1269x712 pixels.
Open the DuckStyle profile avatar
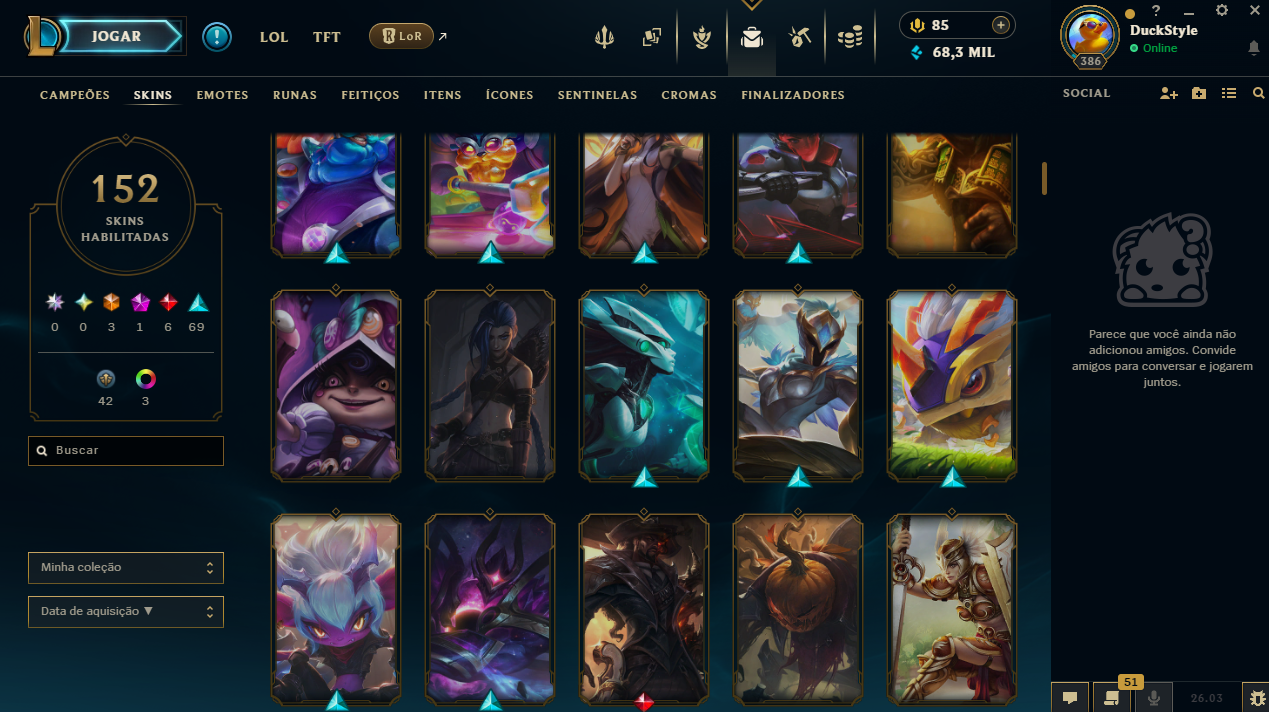[1092, 34]
